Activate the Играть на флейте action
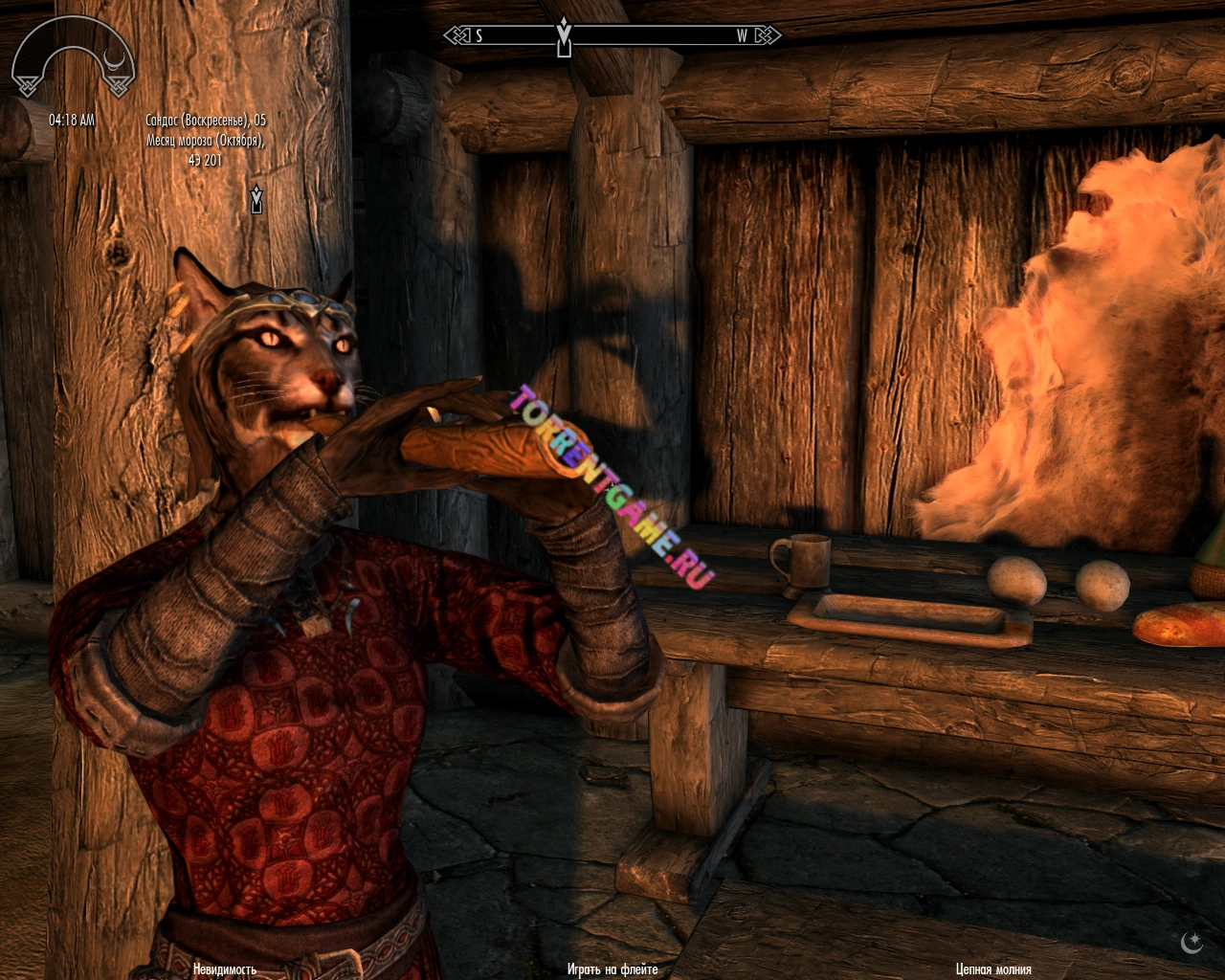 click(612, 969)
